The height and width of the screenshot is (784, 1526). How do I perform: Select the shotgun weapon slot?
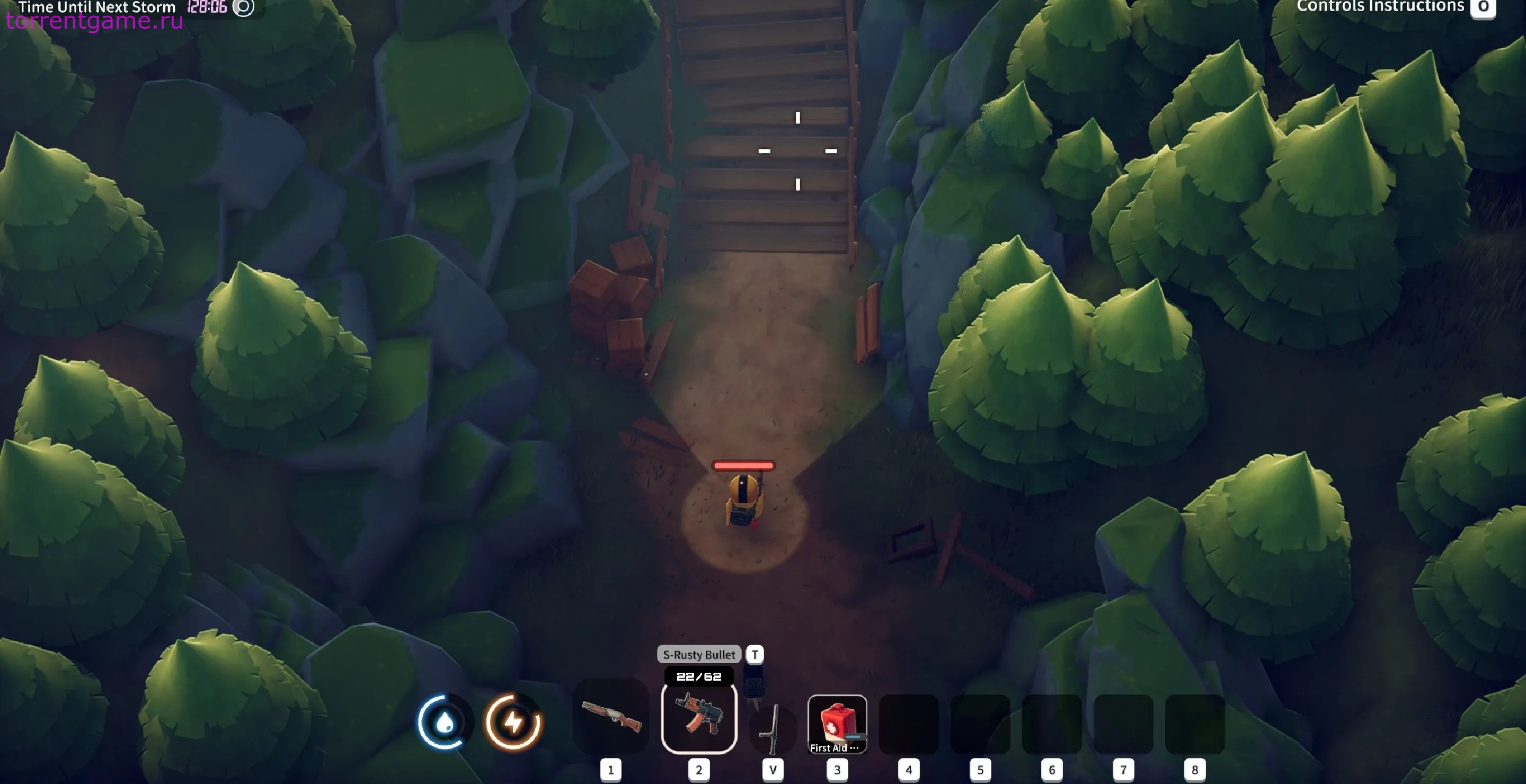click(x=611, y=718)
